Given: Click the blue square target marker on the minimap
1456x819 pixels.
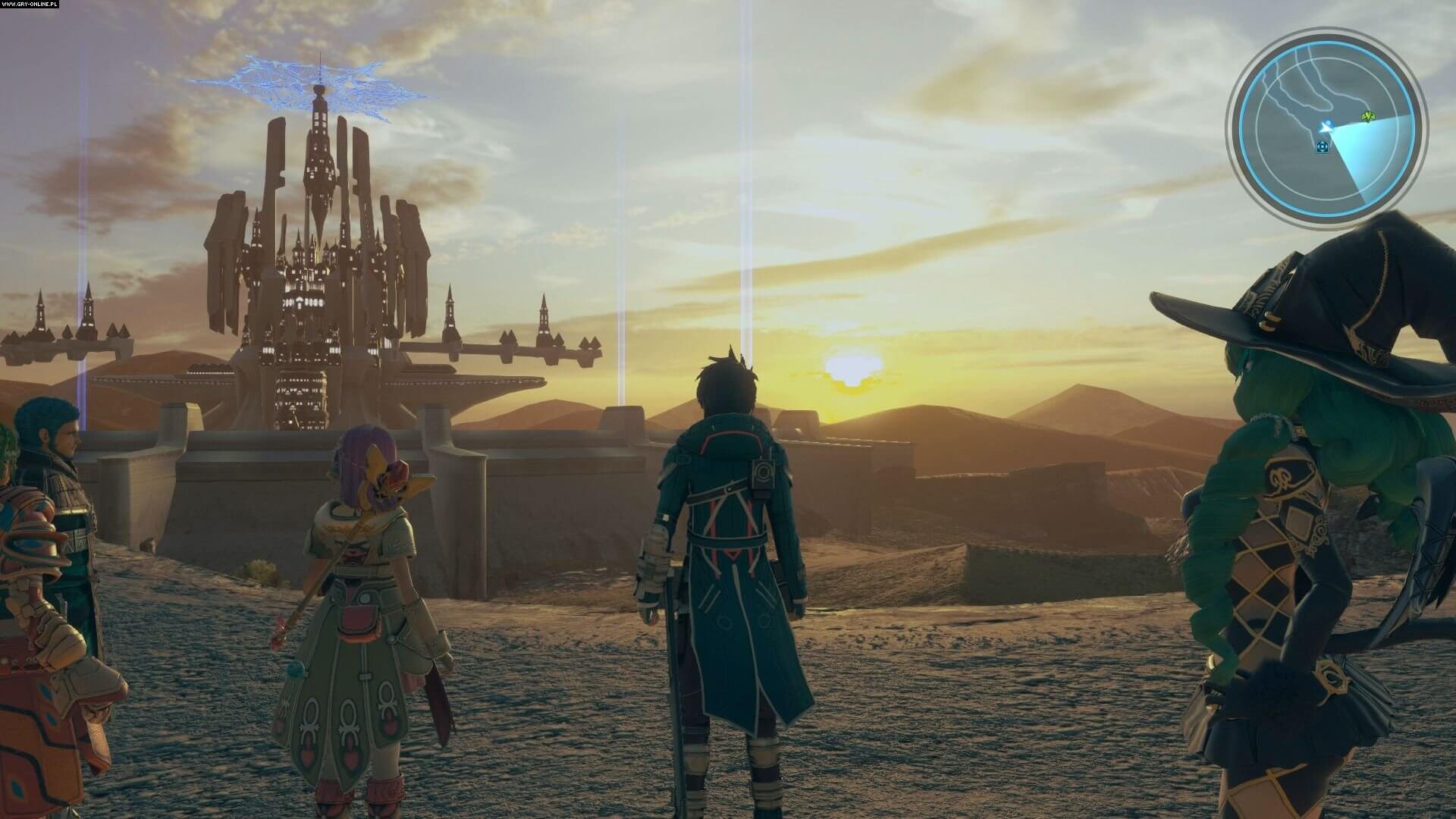Looking at the screenshot, I should (1323, 146).
